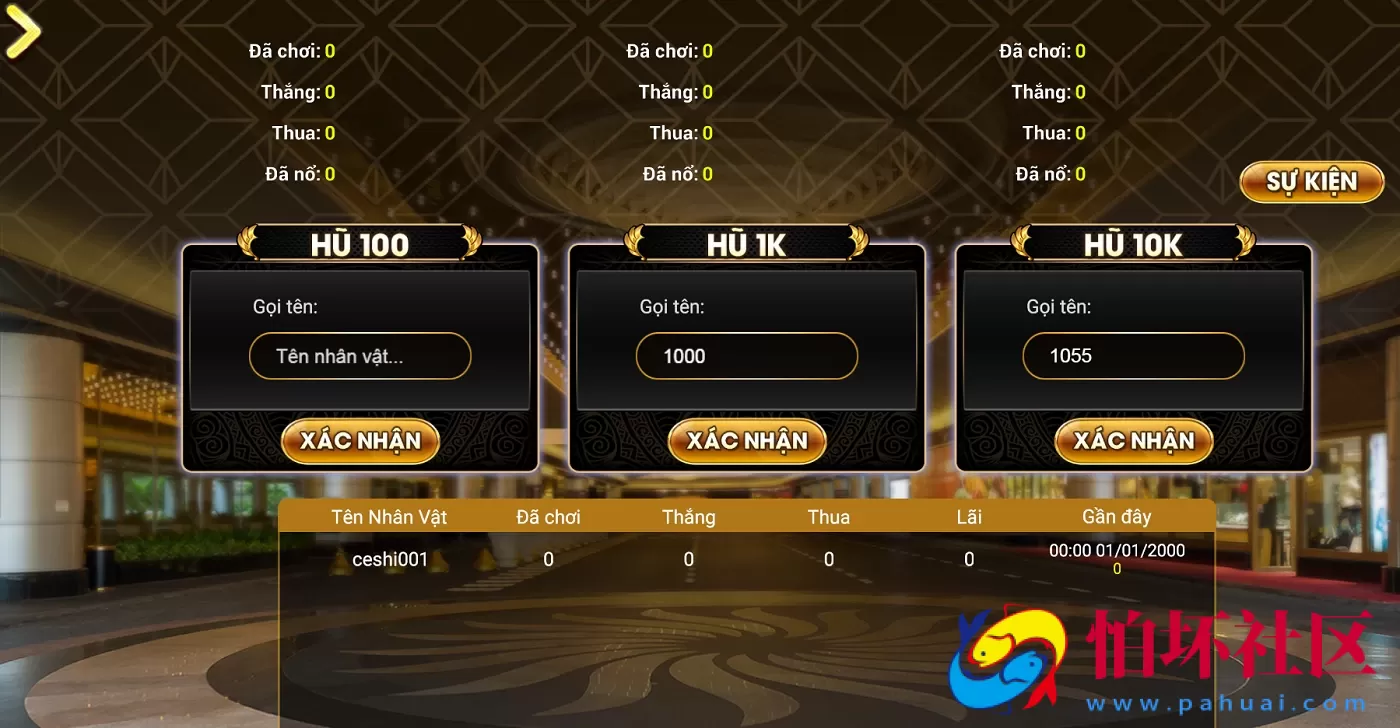Image resolution: width=1400 pixels, height=728 pixels.
Task: Click the Đã nổ value in first column
Action: click(329, 173)
